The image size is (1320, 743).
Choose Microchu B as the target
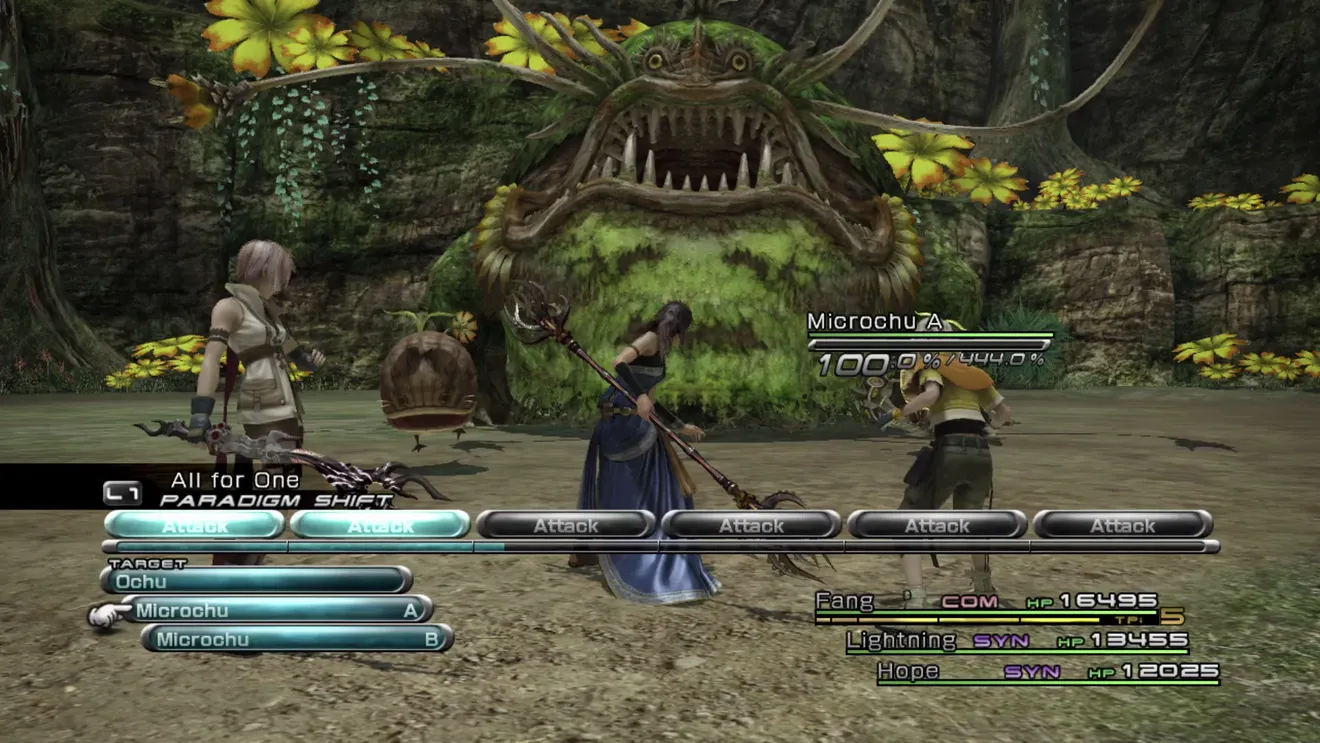297,639
